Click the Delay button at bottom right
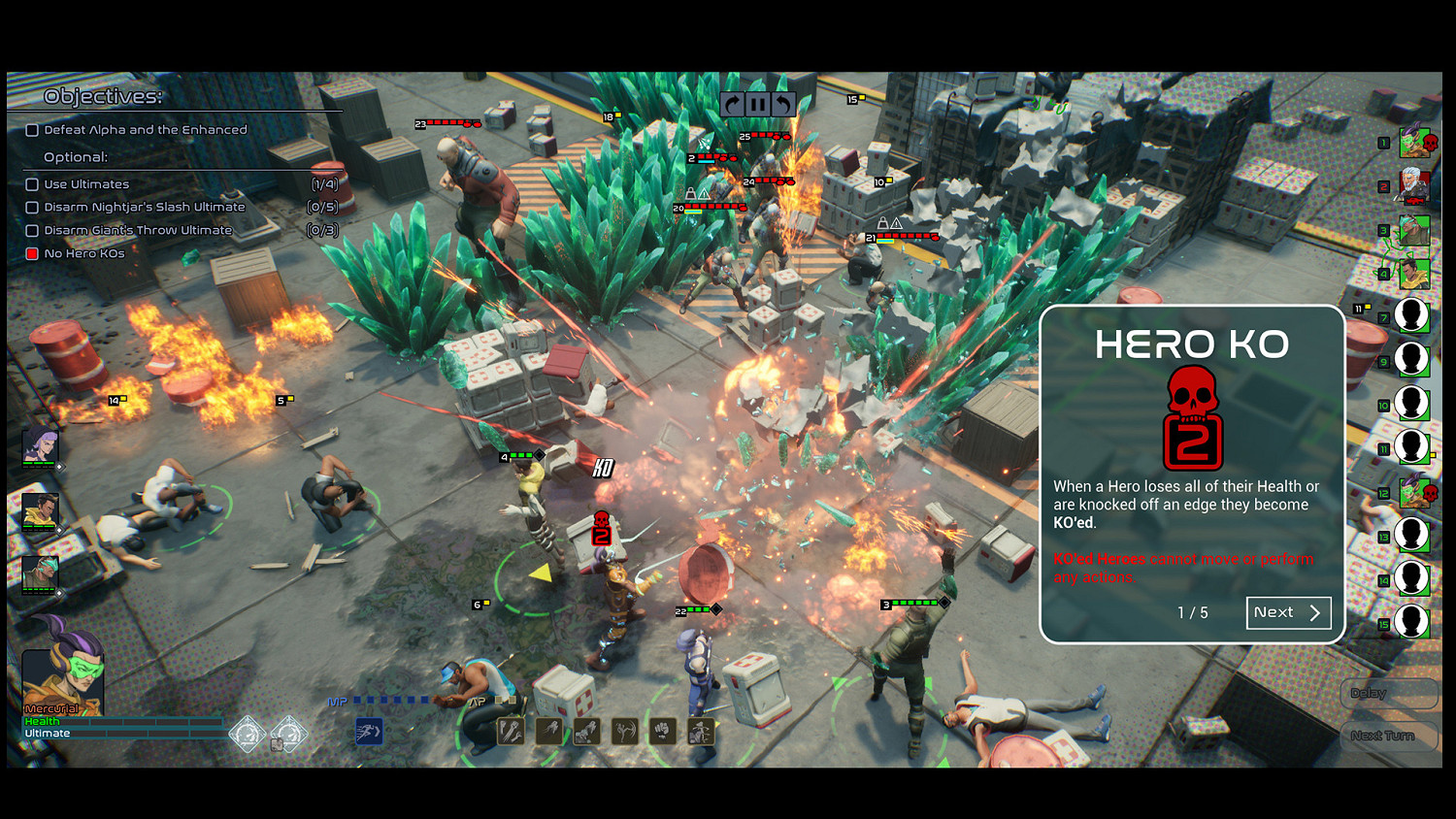The height and width of the screenshot is (819, 1456). (1388, 693)
